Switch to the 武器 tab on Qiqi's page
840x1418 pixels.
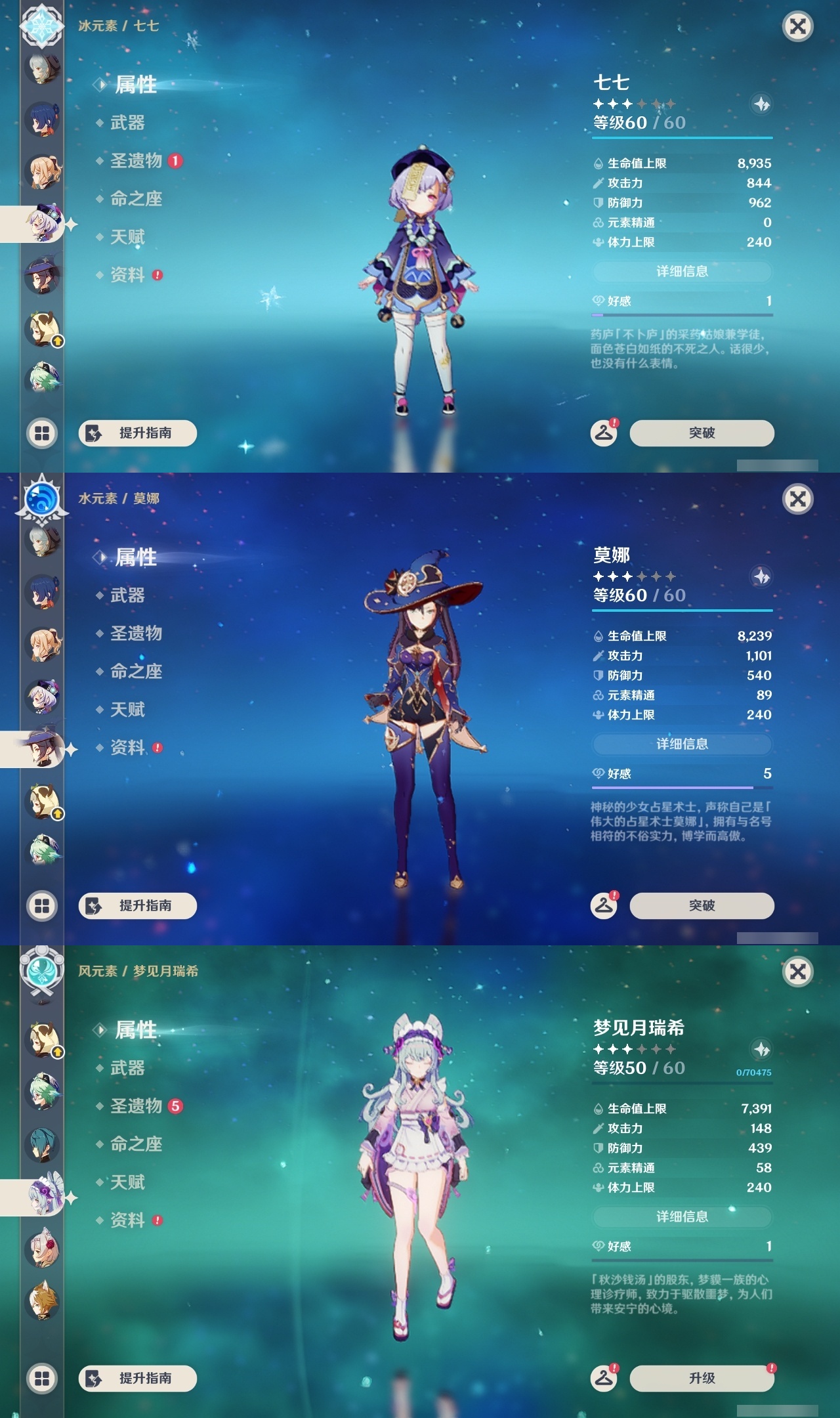[x=128, y=123]
